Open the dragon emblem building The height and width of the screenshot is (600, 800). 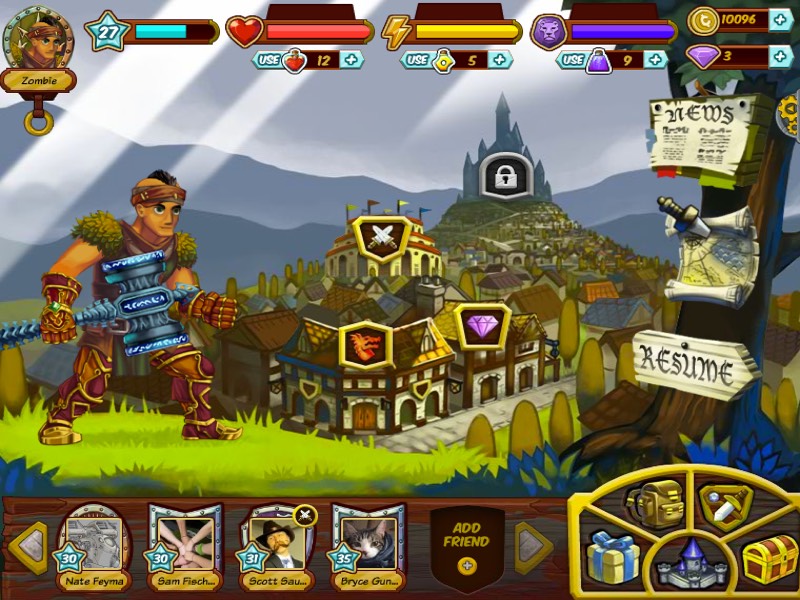click(x=365, y=345)
